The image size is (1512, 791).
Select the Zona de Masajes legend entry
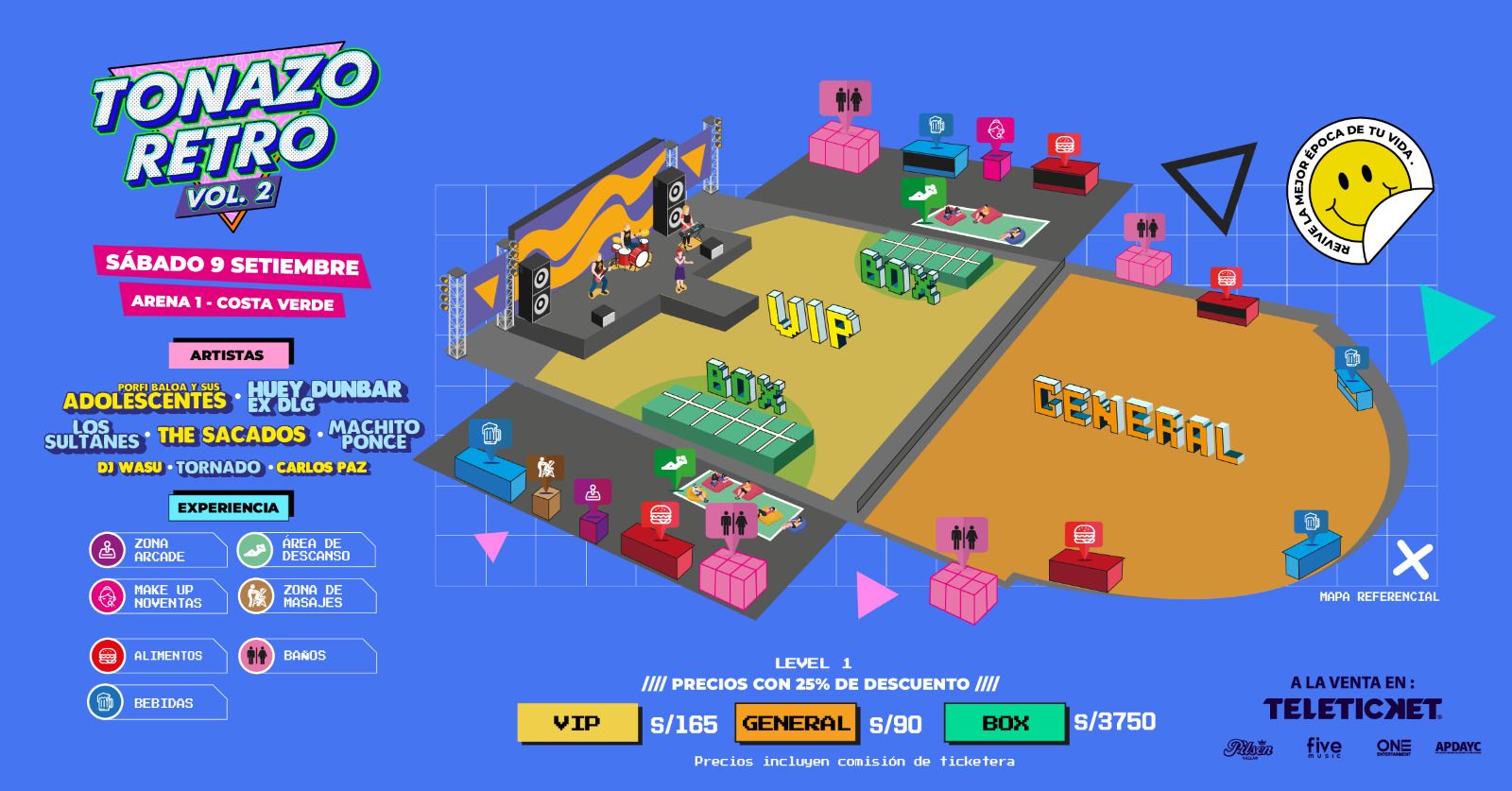coord(306,596)
